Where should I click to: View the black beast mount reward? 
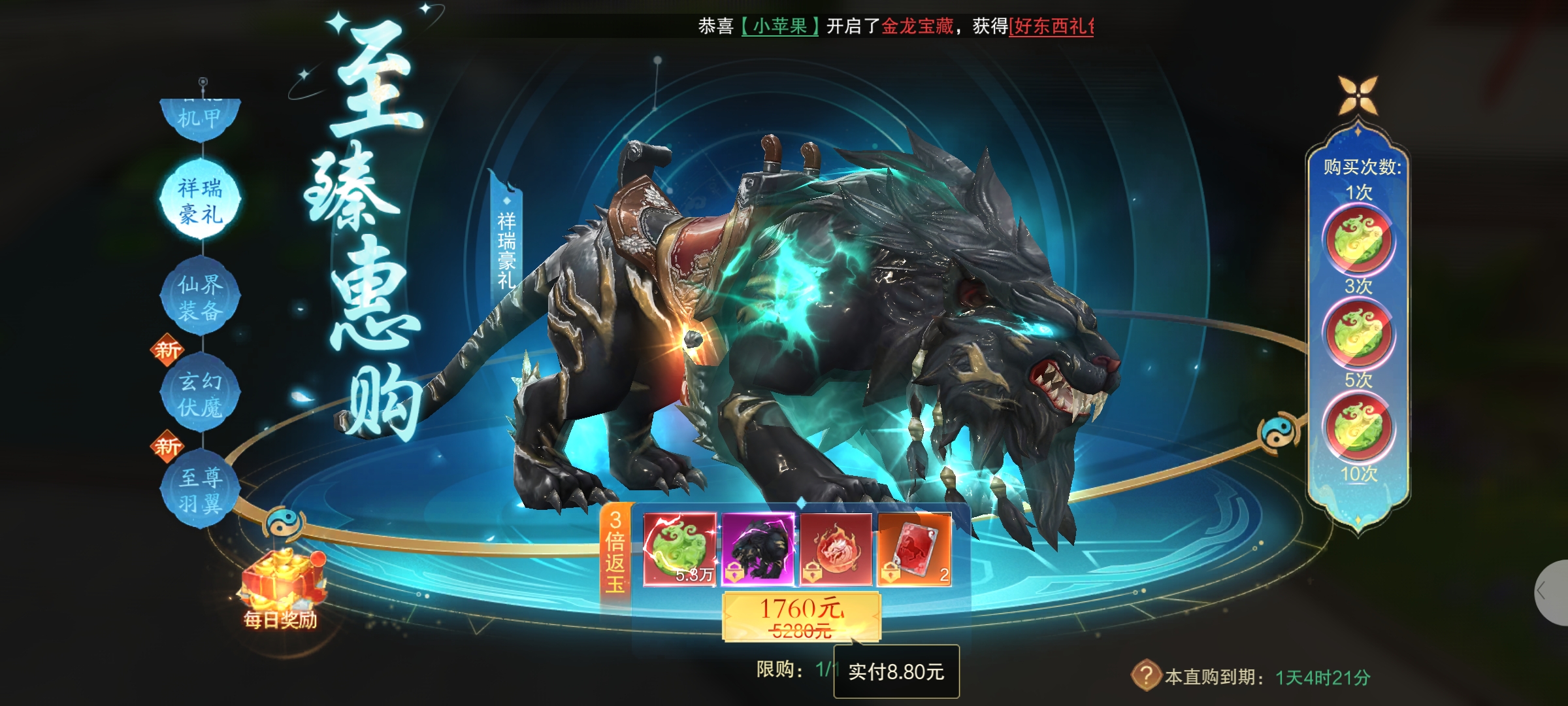point(758,549)
